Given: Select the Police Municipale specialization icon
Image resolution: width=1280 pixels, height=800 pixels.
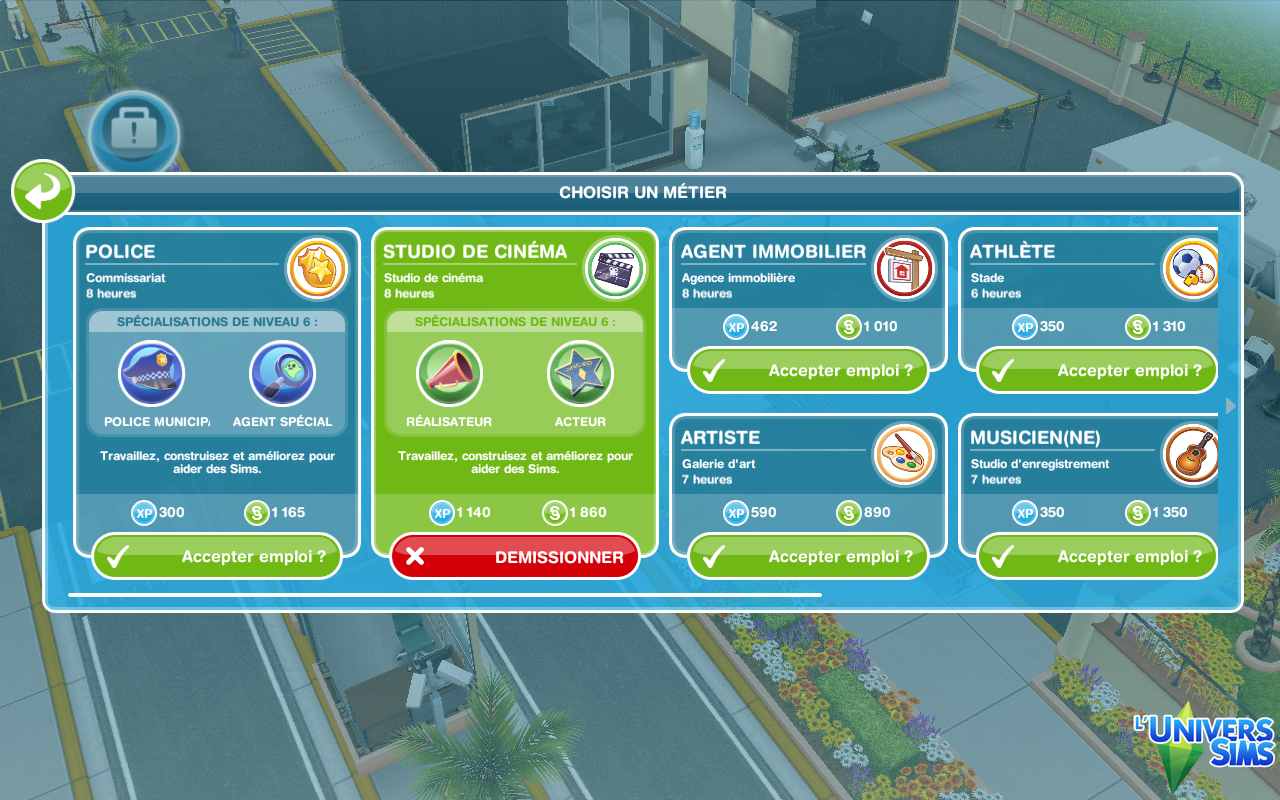Looking at the screenshot, I should pyautogui.click(x=151, y=374).
